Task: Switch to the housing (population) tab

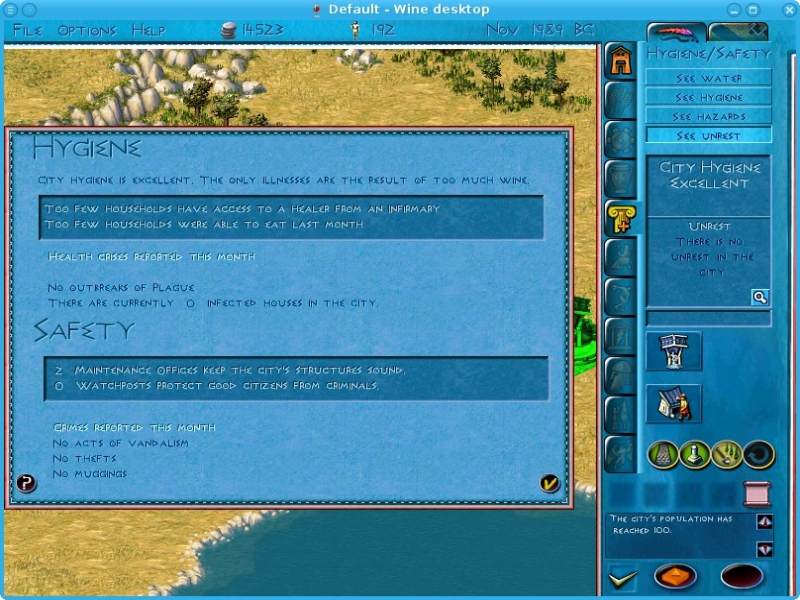Action: coord(621,60)
